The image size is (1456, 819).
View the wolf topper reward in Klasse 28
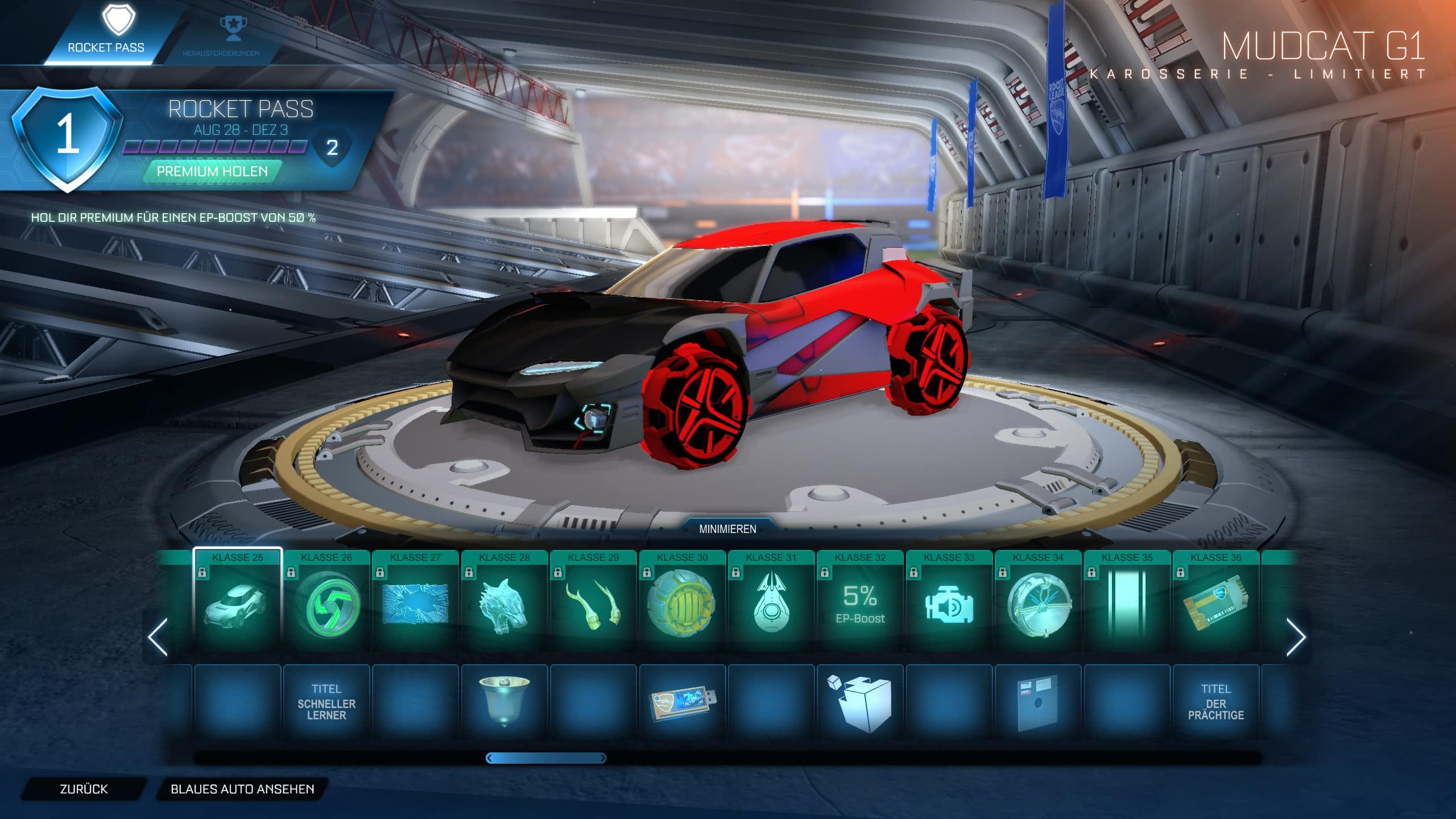504,604
